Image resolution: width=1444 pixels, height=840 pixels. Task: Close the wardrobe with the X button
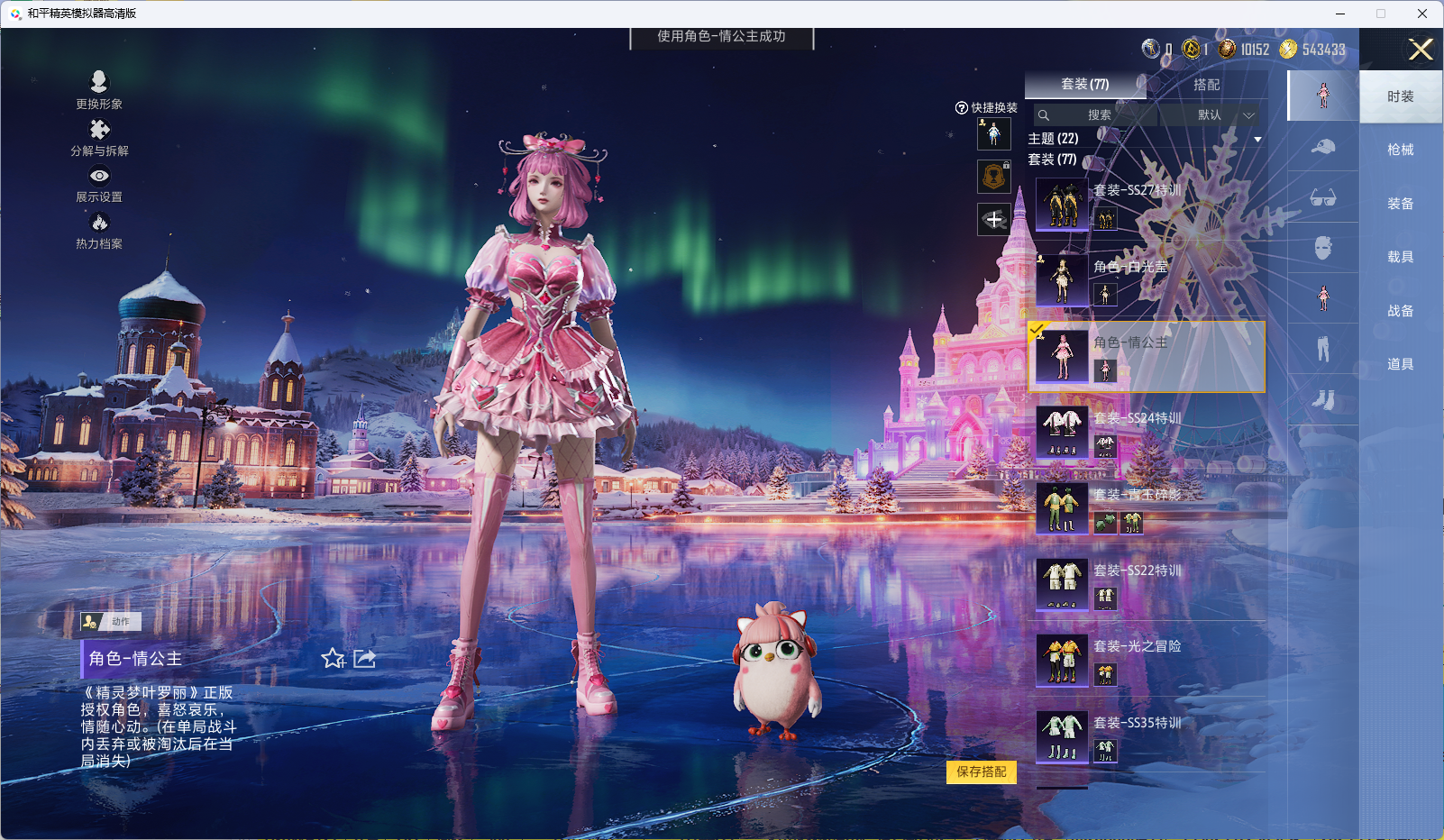1421,50
